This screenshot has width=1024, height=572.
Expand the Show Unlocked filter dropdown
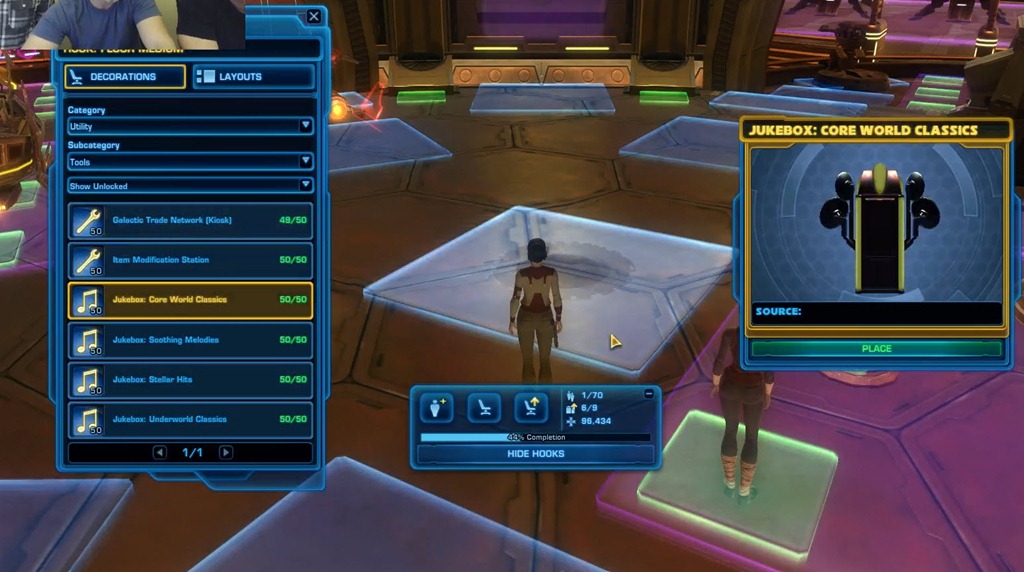(x=190, y=186)
